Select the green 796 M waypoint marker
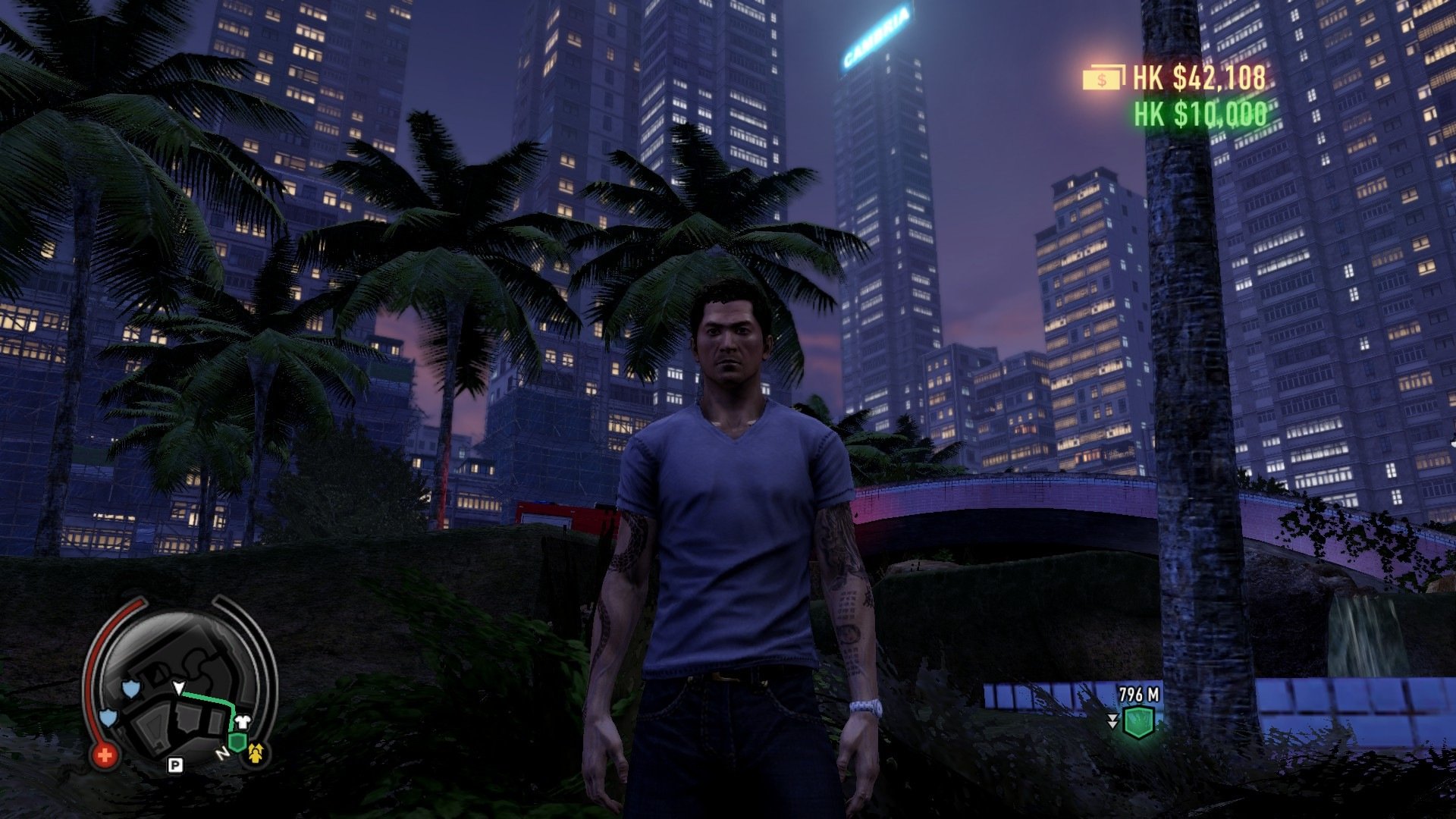Image resolution: width=1456 pixels, height=819 pixels. 1137,722
